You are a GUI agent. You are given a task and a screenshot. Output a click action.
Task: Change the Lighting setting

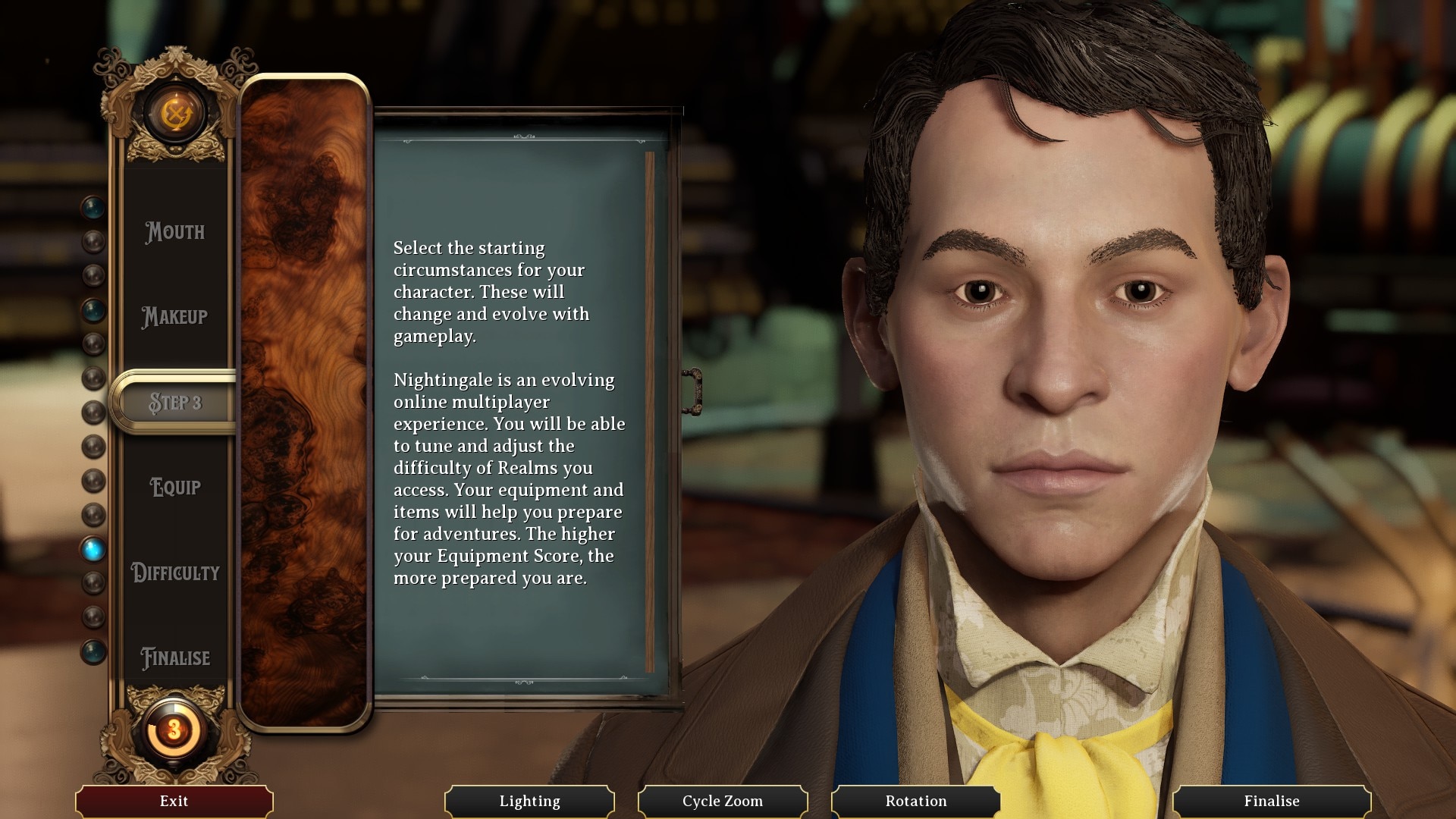[x=529, y=801]
